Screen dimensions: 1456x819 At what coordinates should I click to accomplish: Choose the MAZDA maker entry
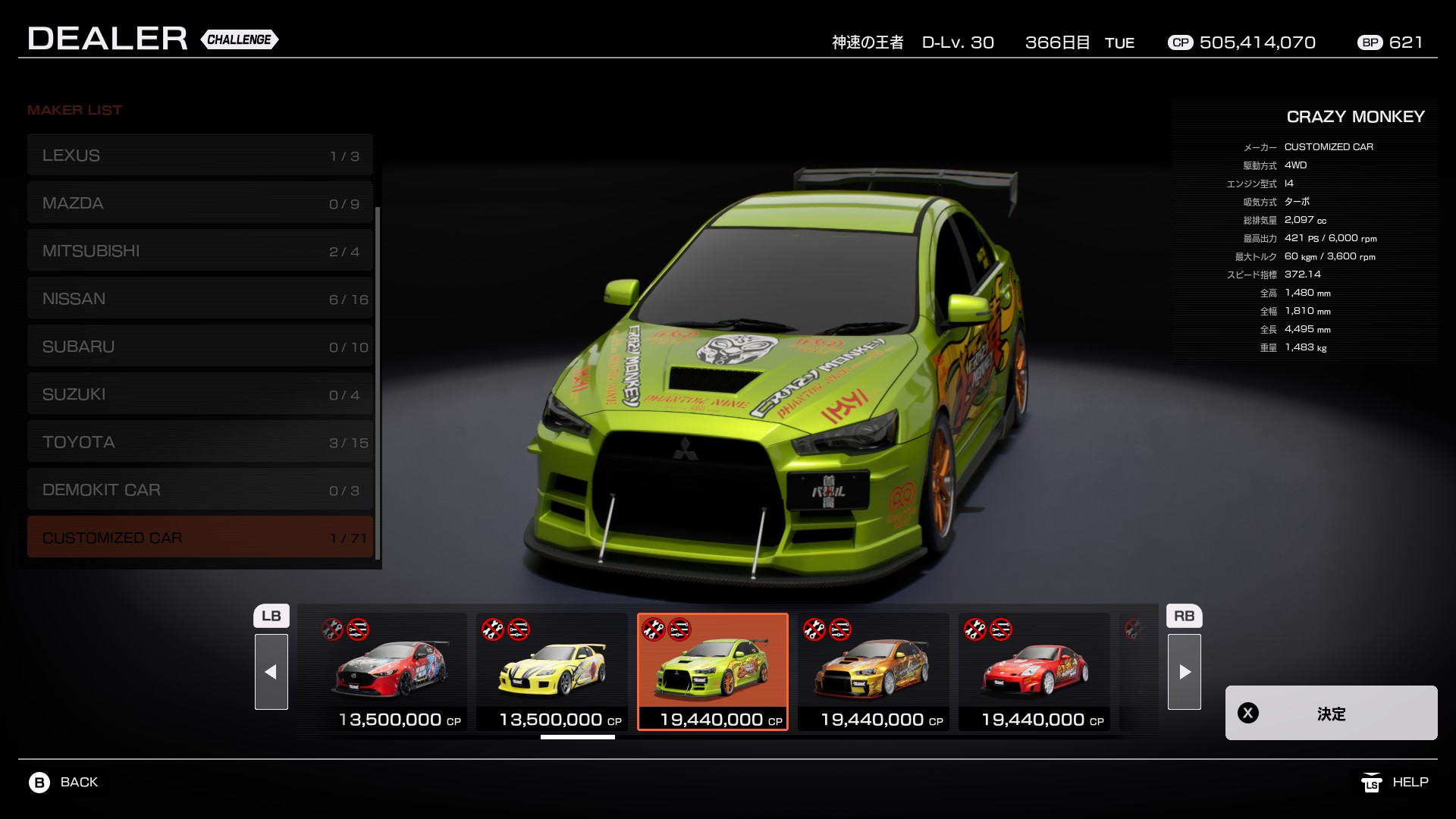pyautogui.click(x=199, y=203)
